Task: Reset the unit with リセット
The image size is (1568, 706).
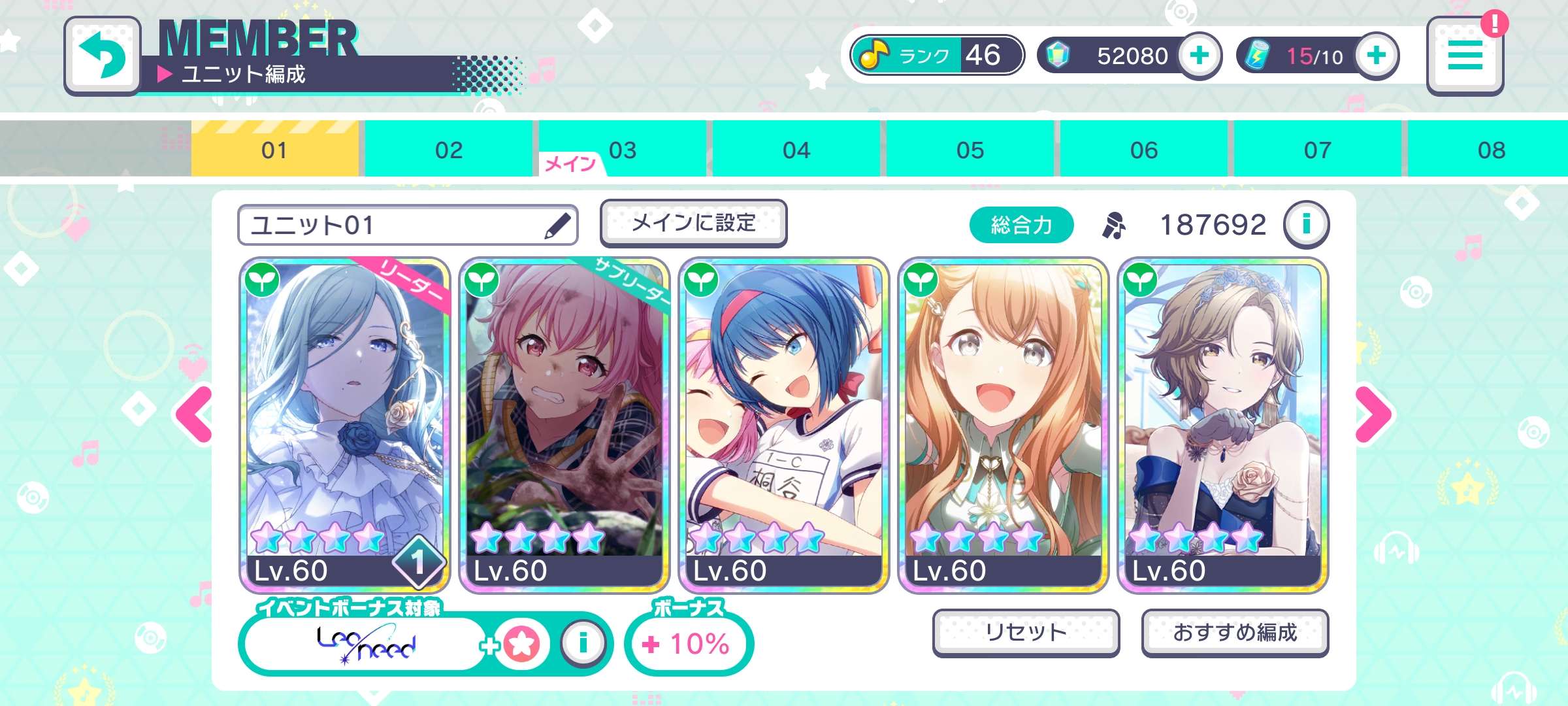Action: [1026, 632]
